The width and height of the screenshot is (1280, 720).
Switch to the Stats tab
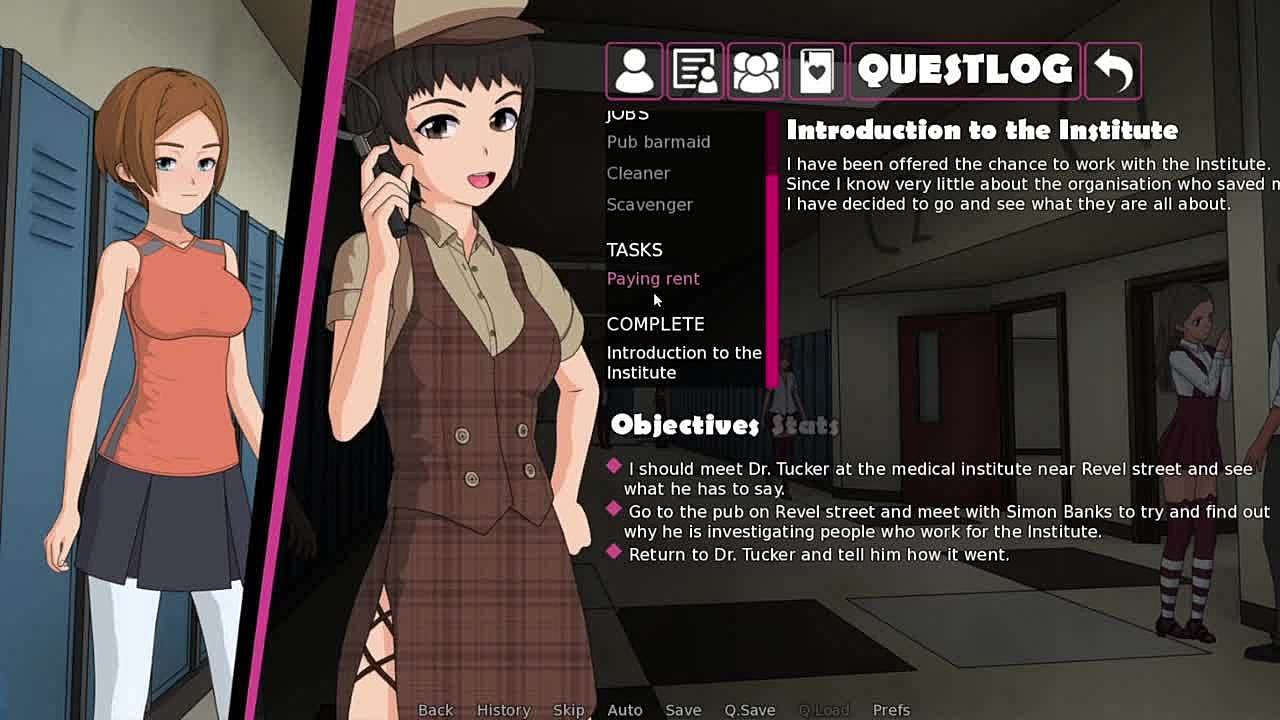tap(805, 426)
